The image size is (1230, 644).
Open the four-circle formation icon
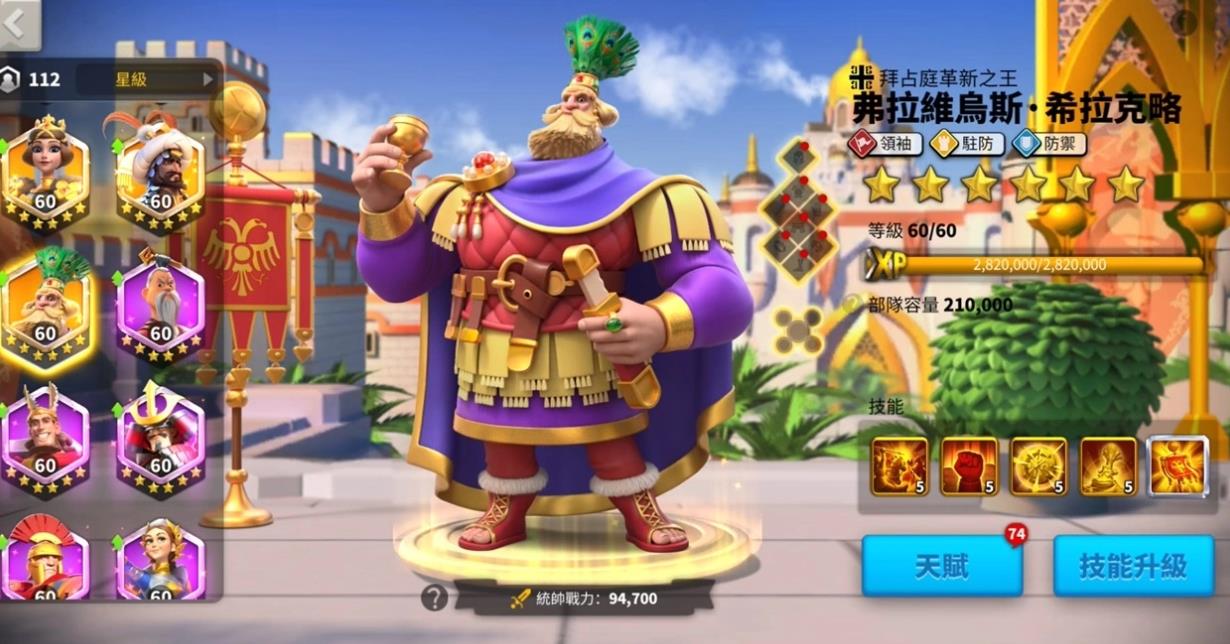(797, 328)
